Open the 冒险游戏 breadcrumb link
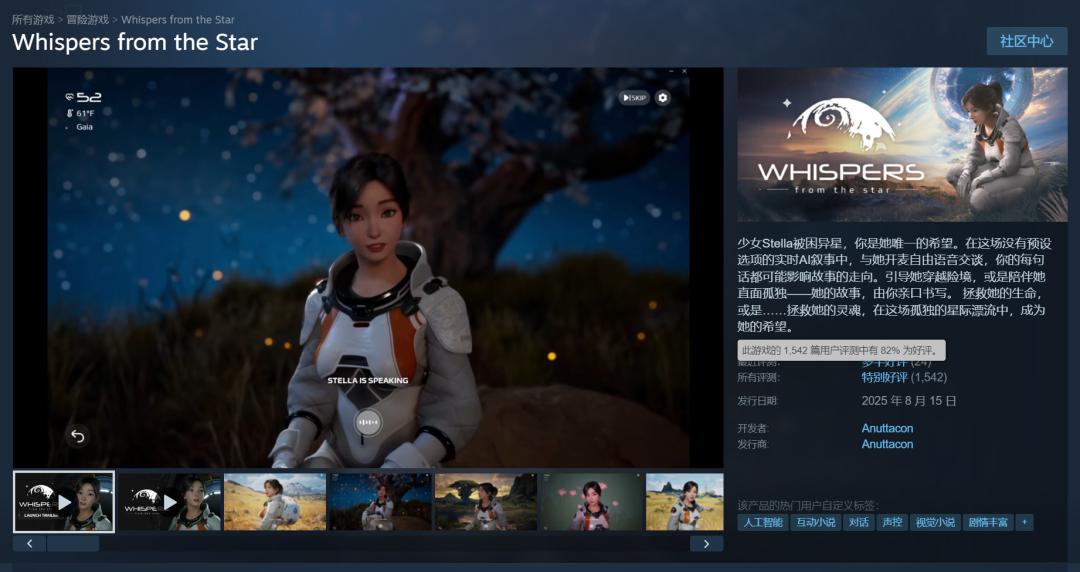This screenshot has width=1080, height=572. [x=89, y=19]
